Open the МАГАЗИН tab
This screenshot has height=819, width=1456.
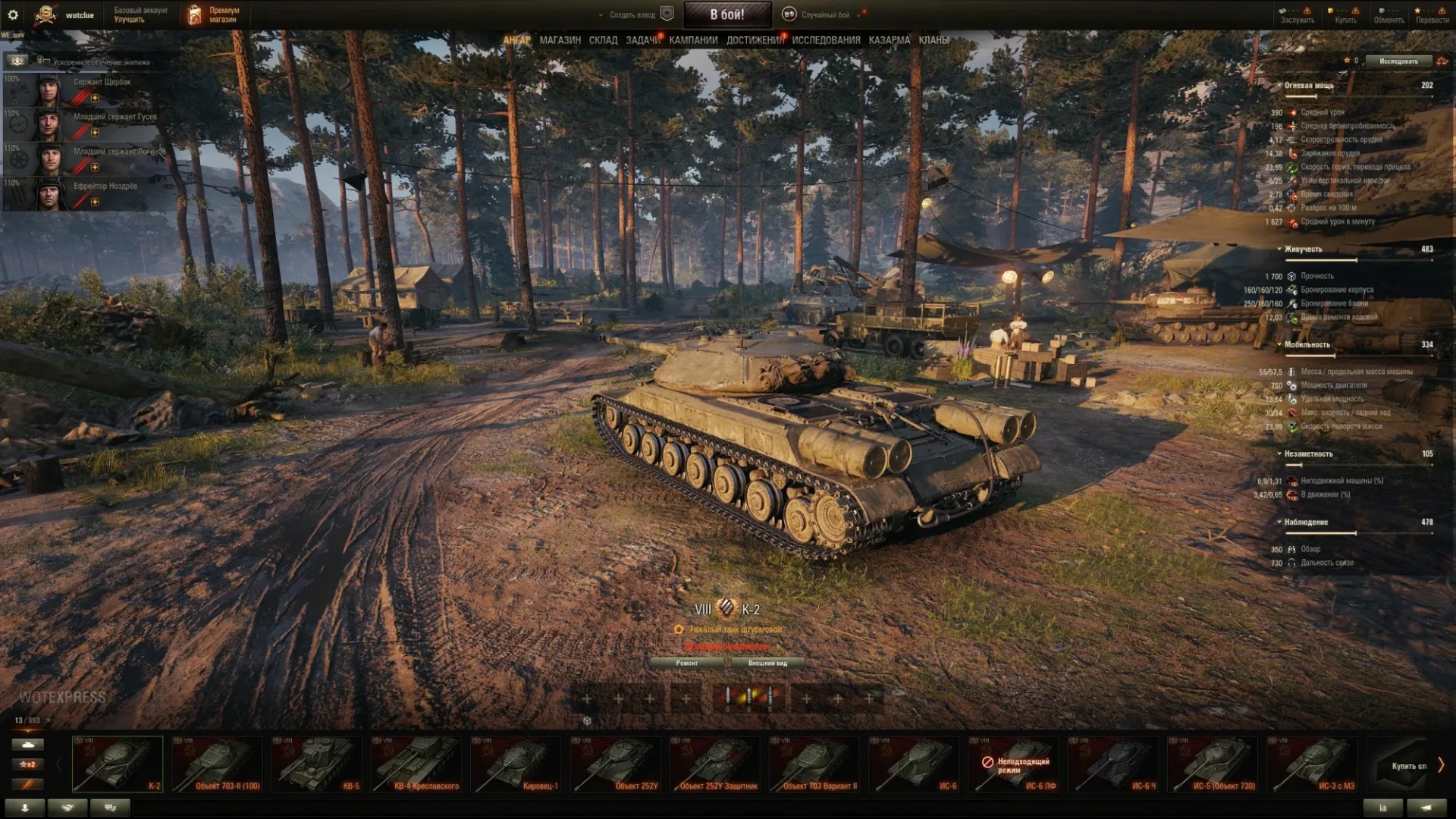pos(560,40)
